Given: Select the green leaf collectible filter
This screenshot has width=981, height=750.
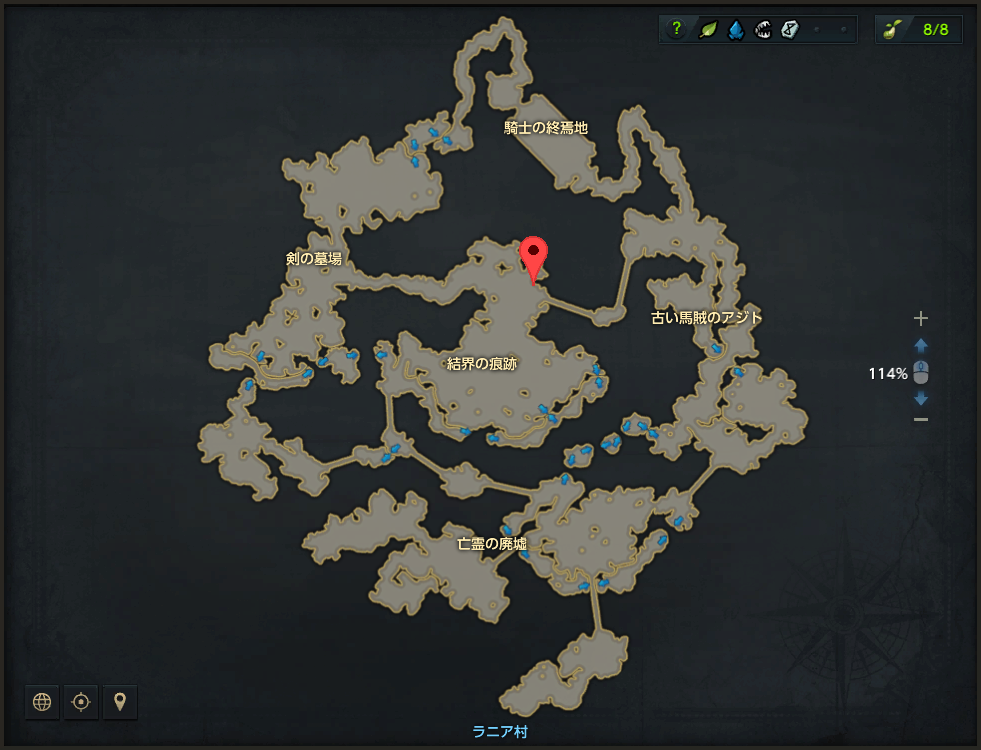Looking at the screenshot, I should 706,30.
